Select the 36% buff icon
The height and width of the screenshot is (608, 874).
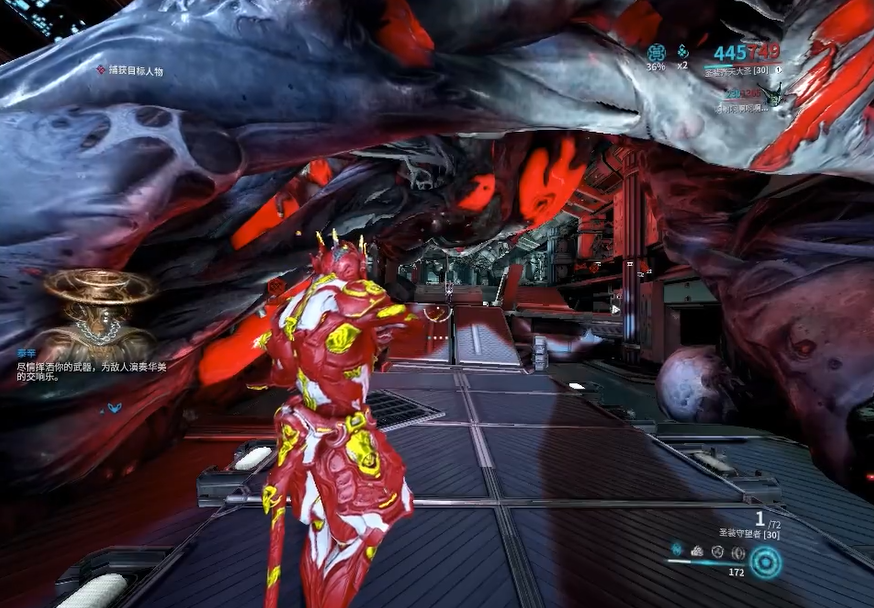(x=656, y=53)
